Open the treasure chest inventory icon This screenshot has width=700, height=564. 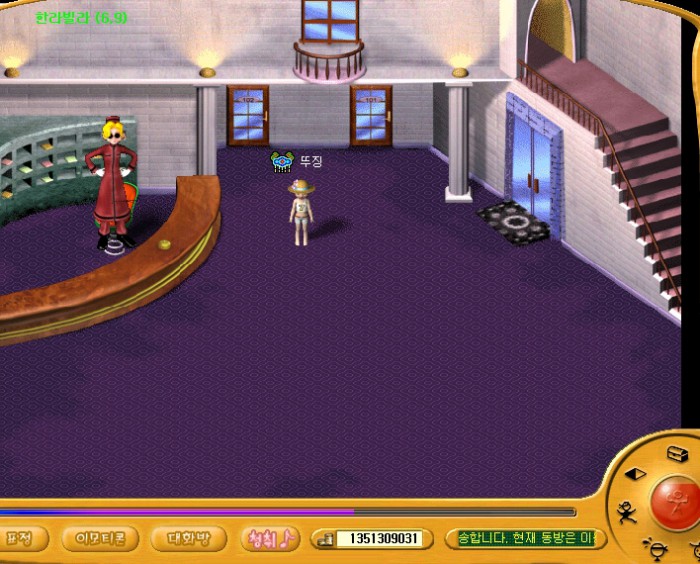click(x=677, y=454)
